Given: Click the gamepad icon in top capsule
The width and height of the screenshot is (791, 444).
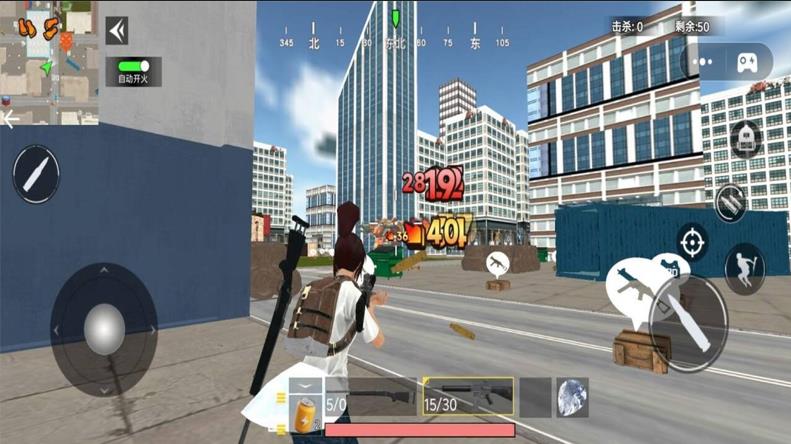Looking at the screenshot, I should pyautogui.click(x=747, y=62).
